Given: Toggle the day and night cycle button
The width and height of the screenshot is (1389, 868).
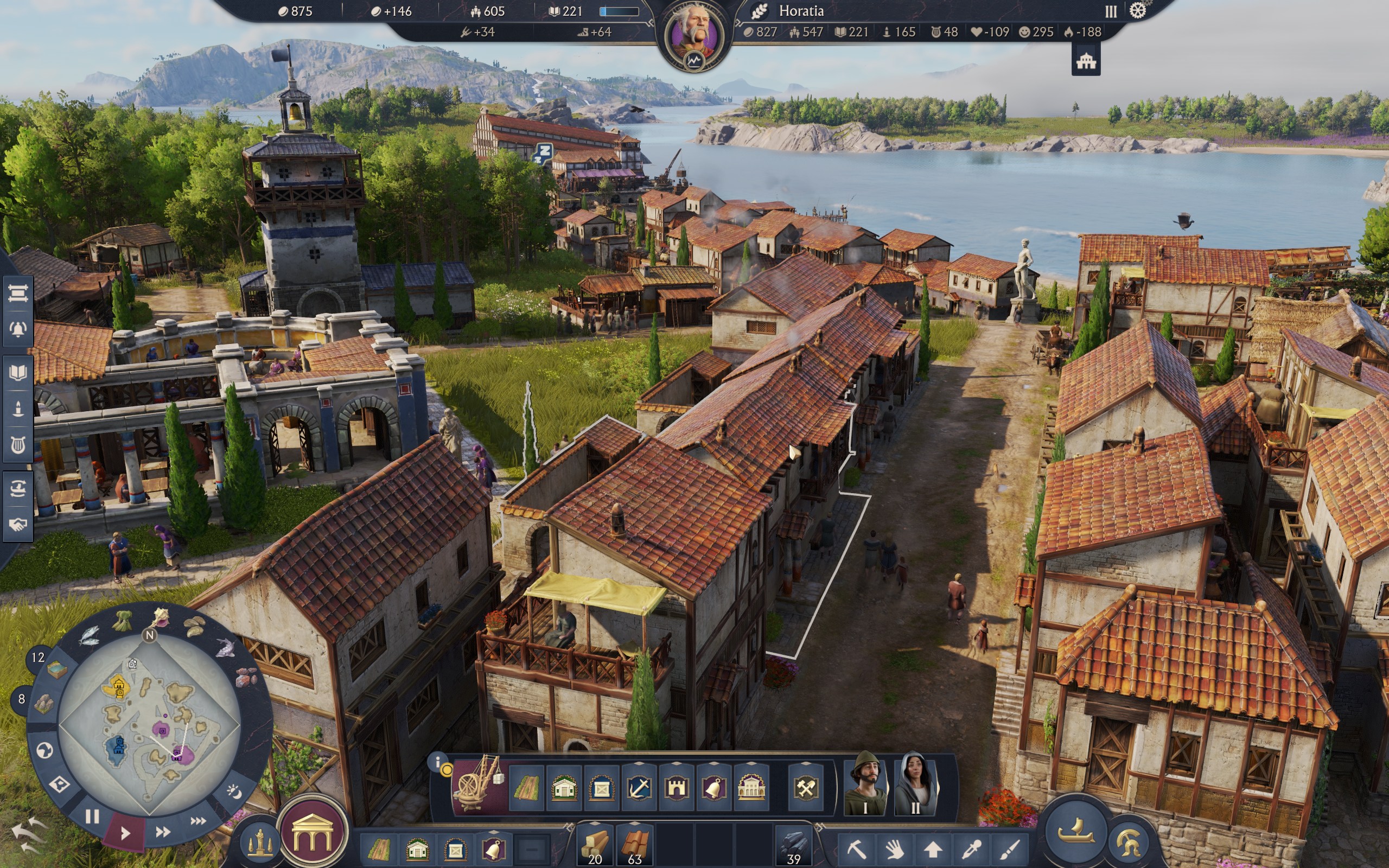Looking at the screenshot, I should 234,792.
